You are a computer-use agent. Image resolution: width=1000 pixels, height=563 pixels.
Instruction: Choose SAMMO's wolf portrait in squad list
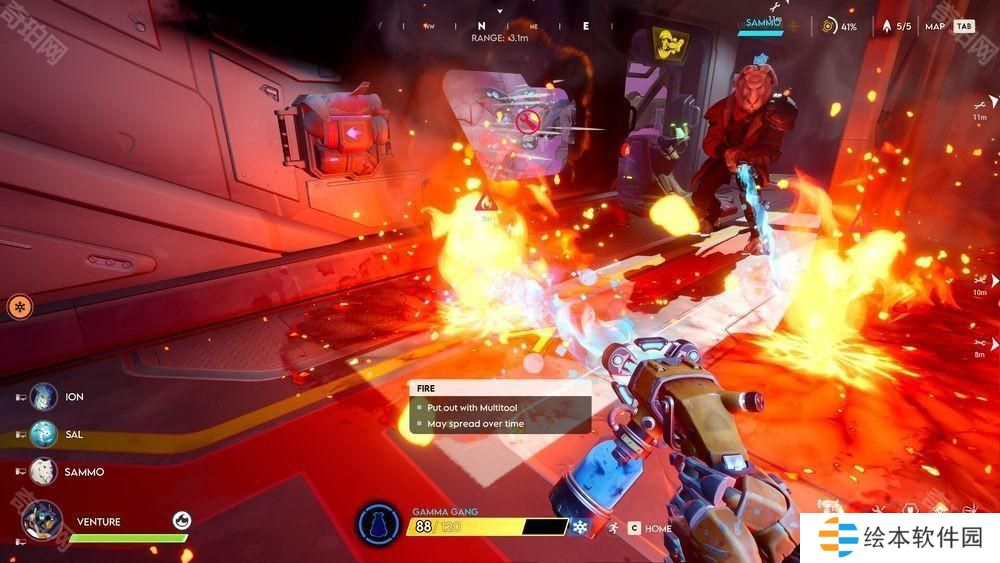click(43, 471)
